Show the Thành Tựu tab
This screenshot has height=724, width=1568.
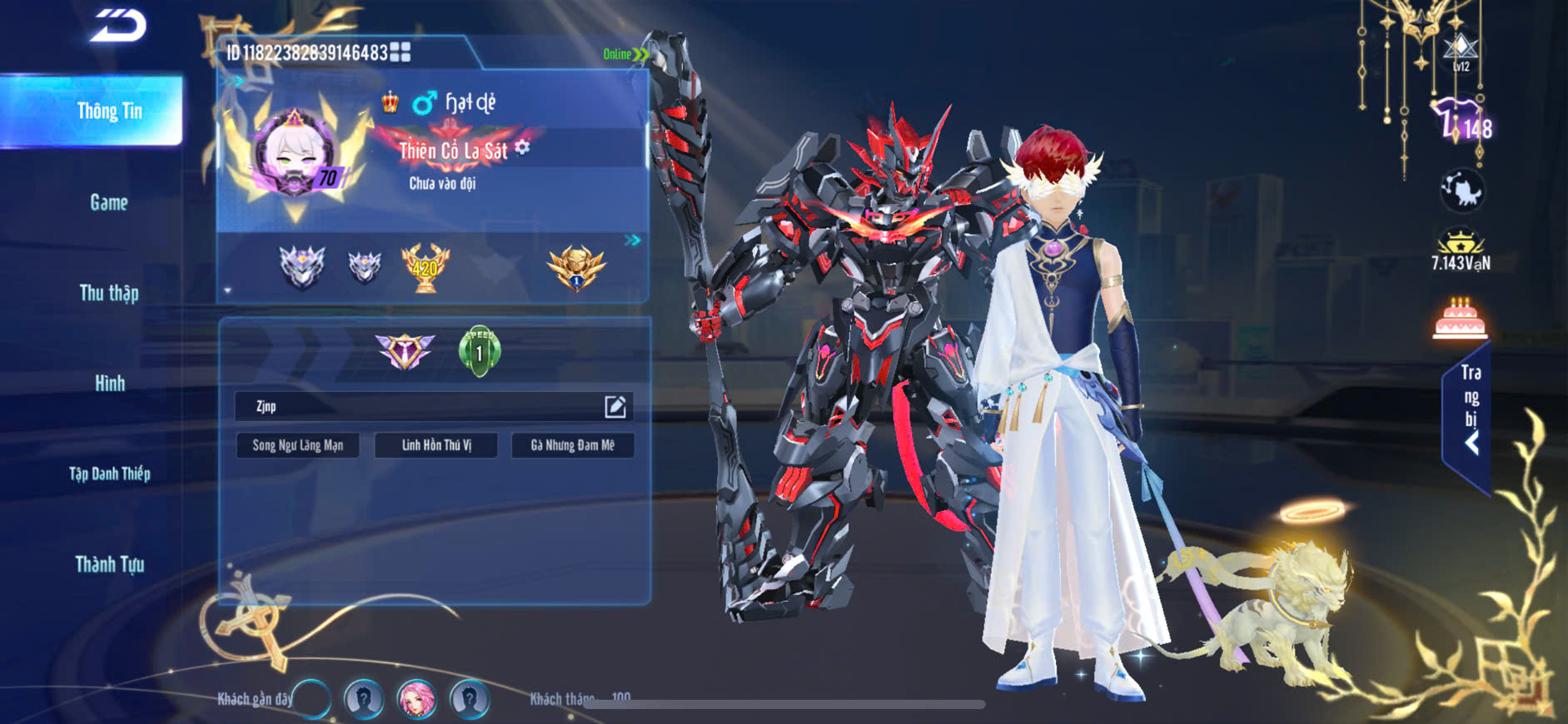tap(109, 565)
